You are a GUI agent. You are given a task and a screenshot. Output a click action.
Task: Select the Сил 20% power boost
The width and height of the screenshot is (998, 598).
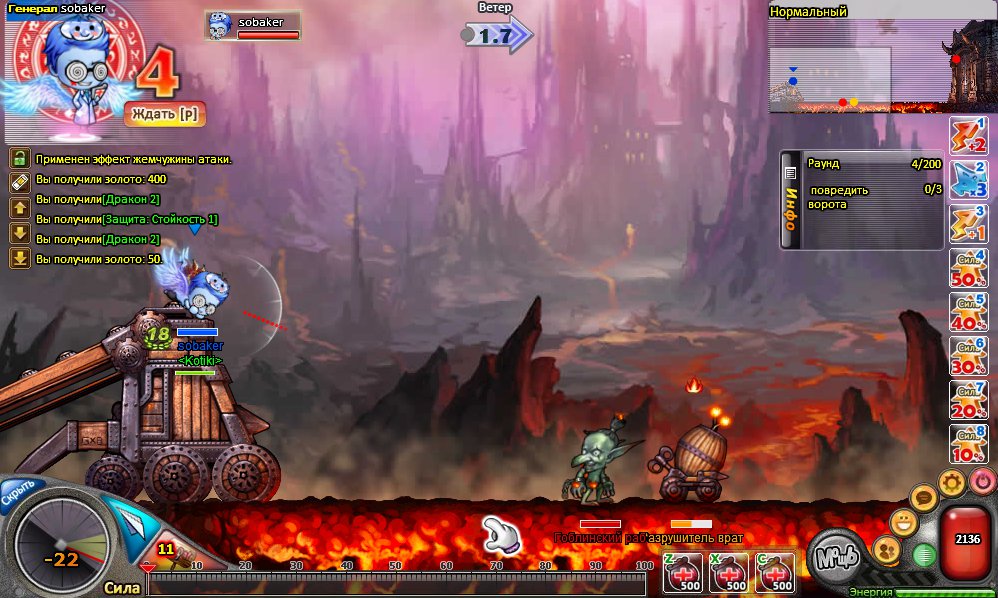(968, 400)
